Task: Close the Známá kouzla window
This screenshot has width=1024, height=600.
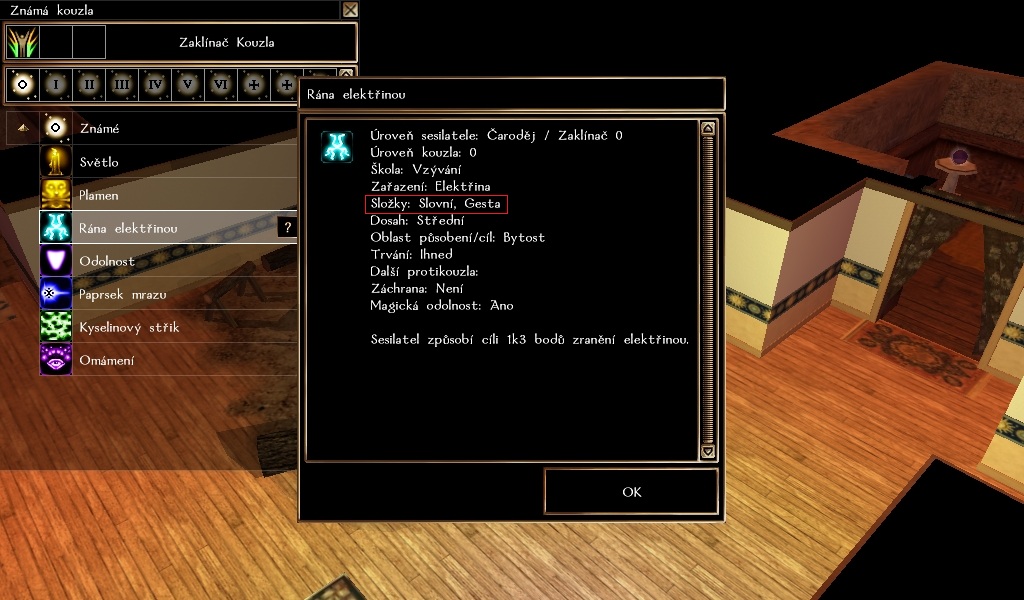Action: point(350,10)
